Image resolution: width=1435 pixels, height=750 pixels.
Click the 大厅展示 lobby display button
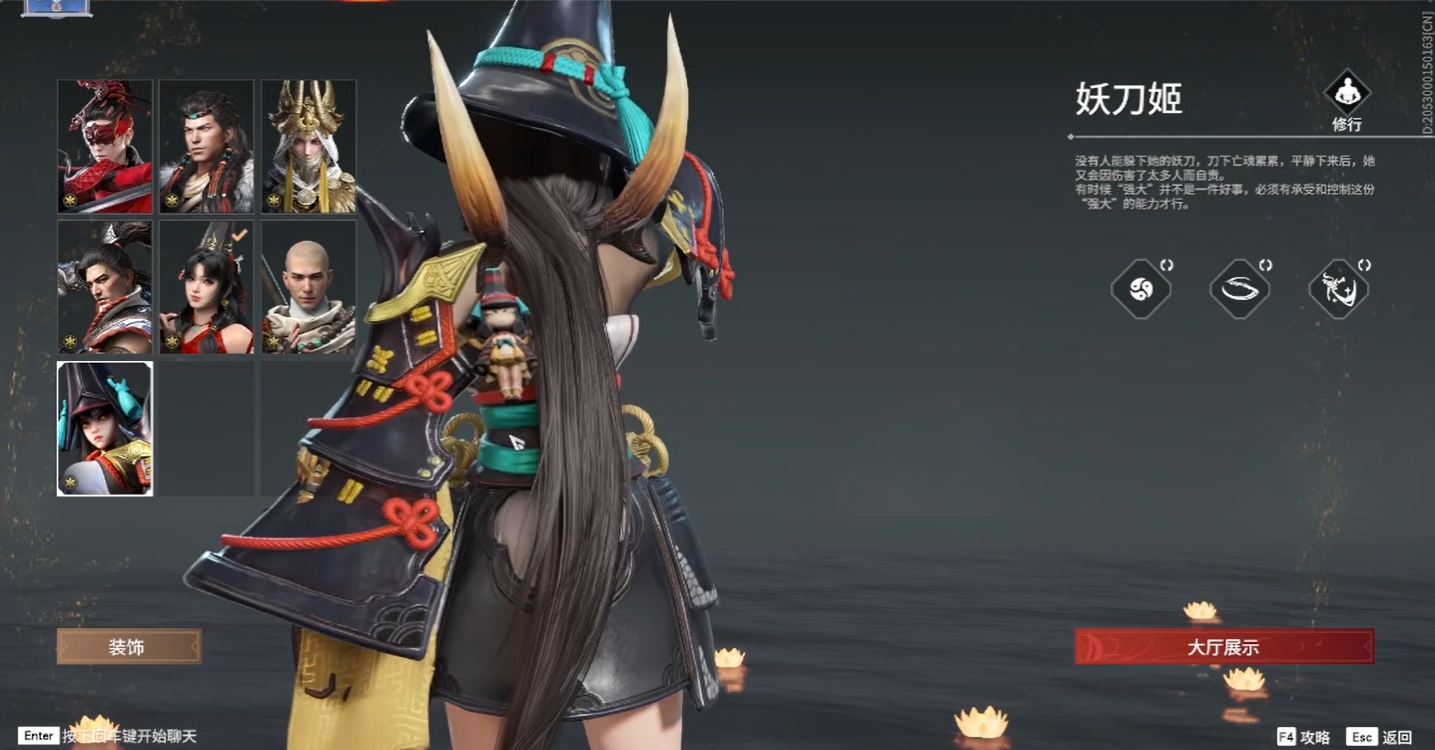[1222, 647]
